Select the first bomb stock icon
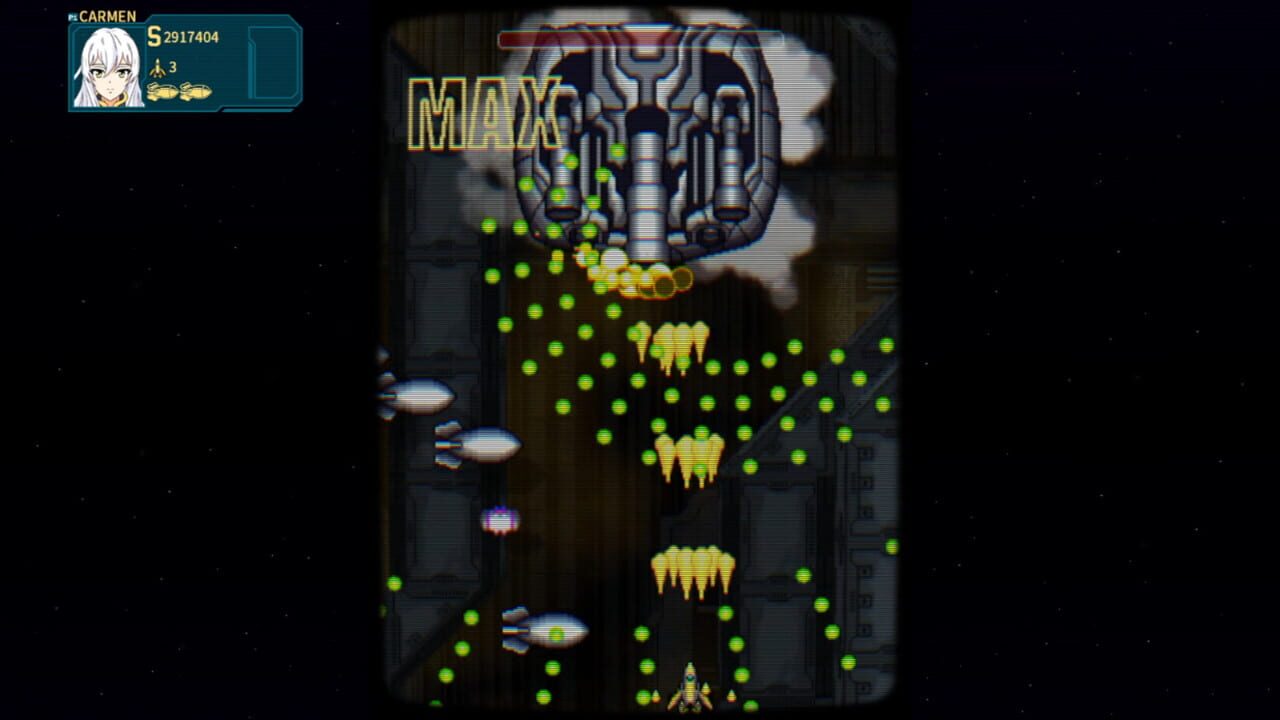Screen dimensions: 1280x720 [163, 91]
